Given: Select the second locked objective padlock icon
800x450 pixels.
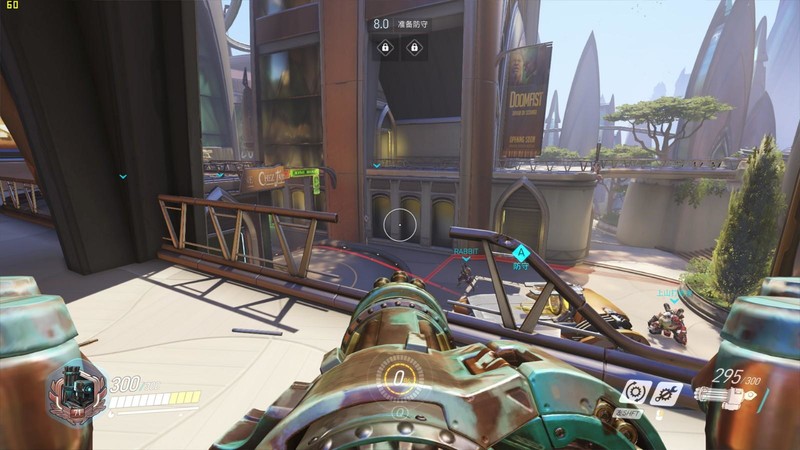Looking at the screenshot, I should (x=414, y=47).
